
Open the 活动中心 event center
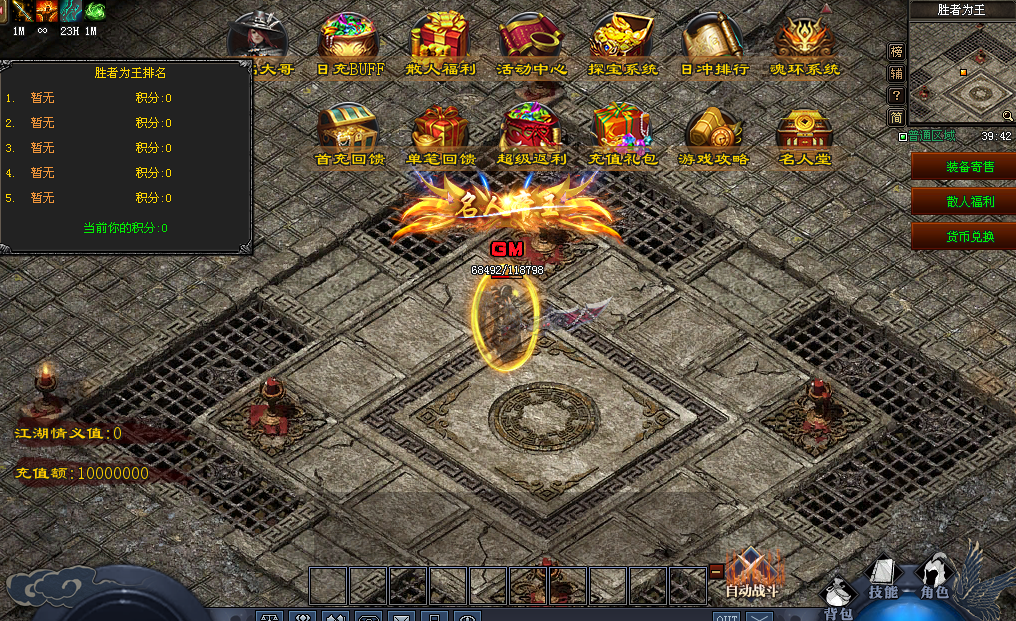coord(532,40)
